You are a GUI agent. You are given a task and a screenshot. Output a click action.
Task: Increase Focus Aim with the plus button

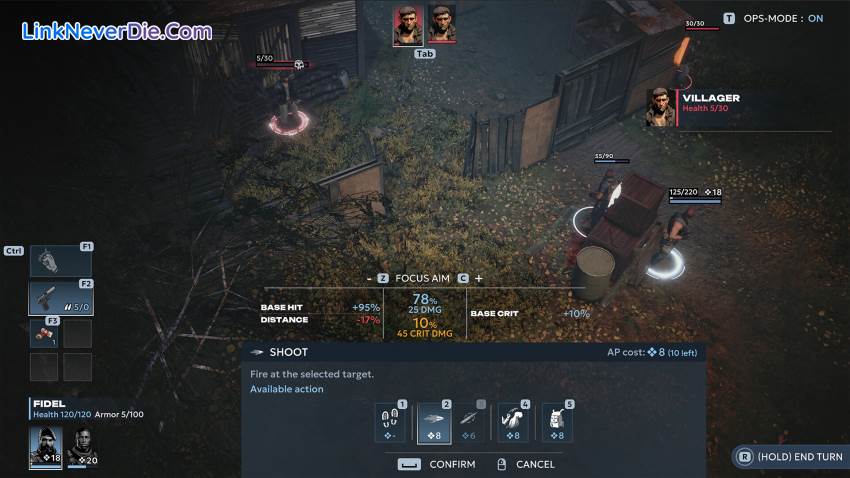click(478, 278)
